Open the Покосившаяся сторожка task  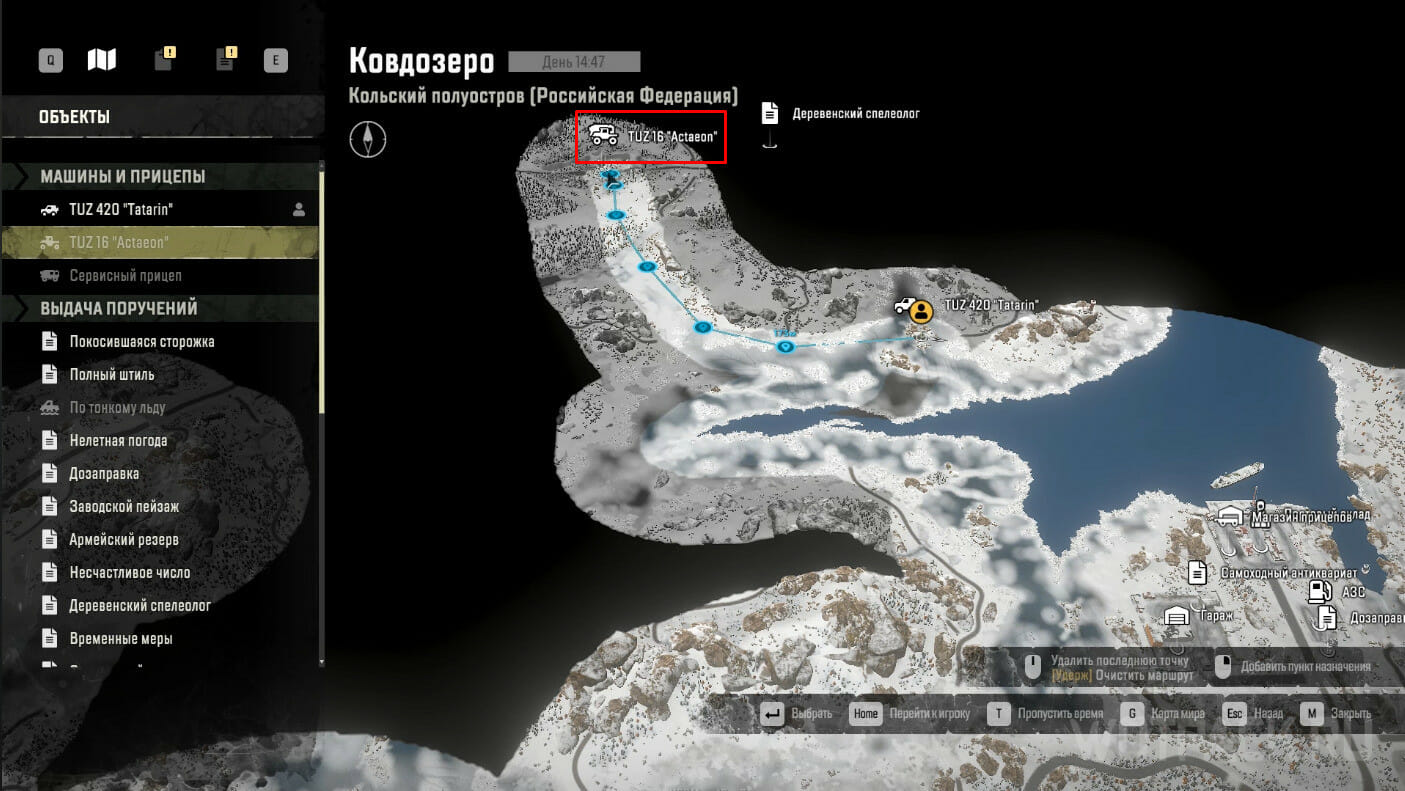(x=141, y=341)
